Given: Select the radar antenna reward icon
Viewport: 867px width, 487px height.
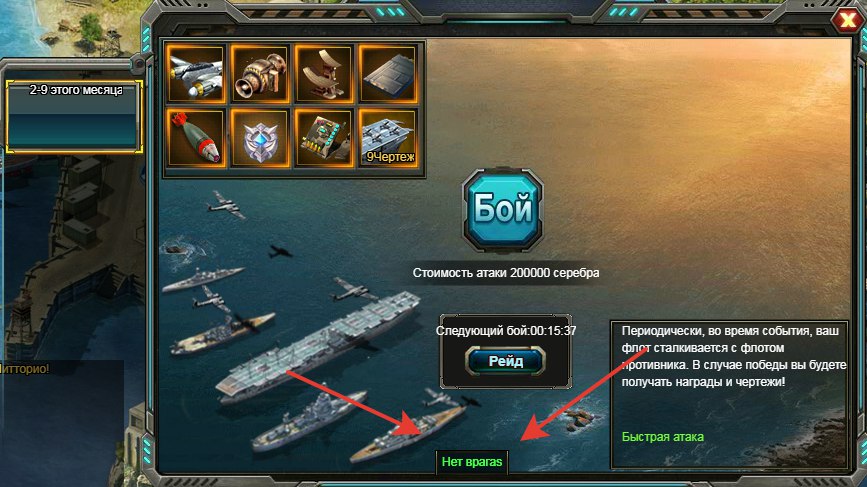Looking at the screenshot, I should coord(323,73).
